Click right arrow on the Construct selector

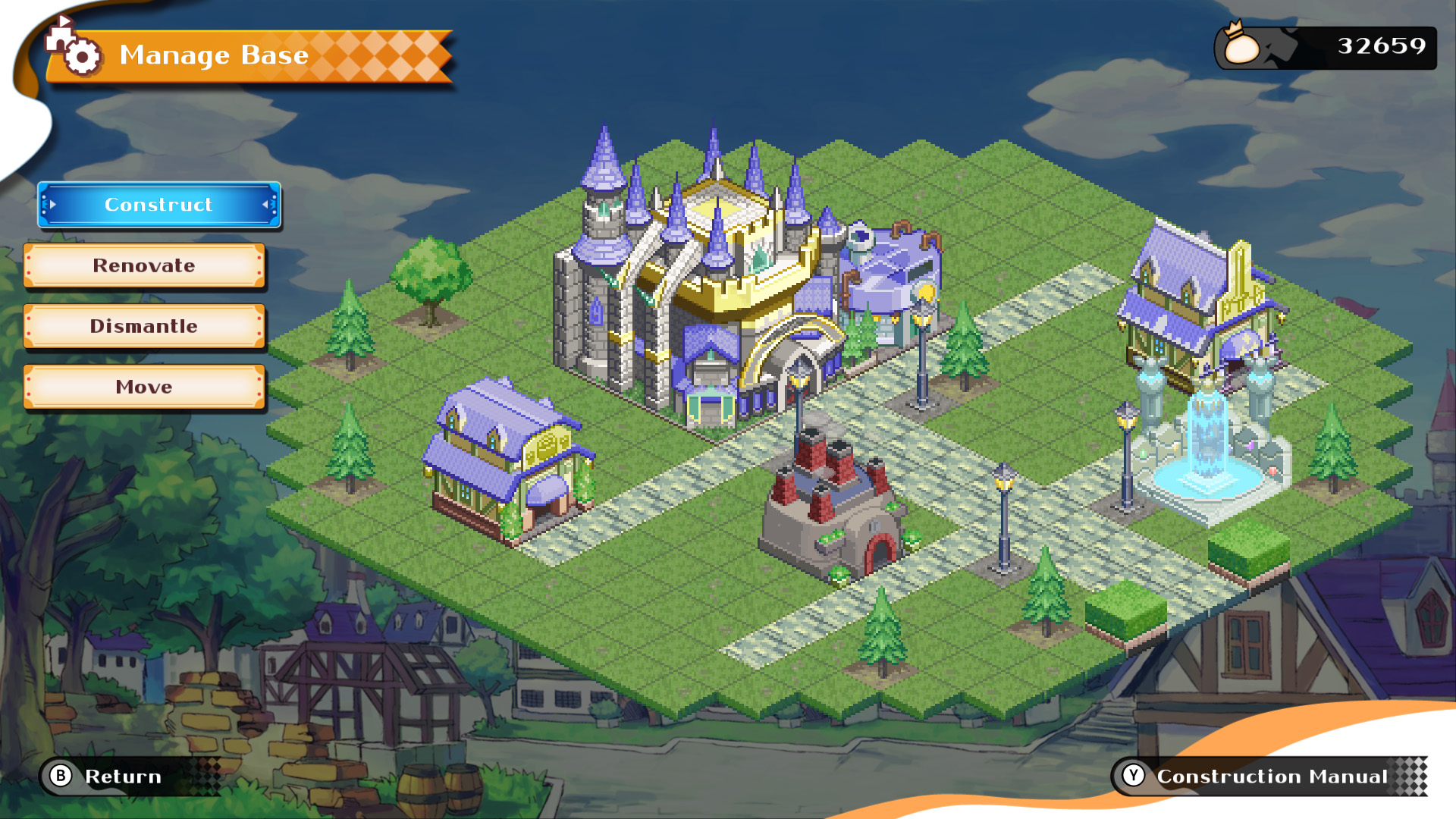click(x=264, y=205)
